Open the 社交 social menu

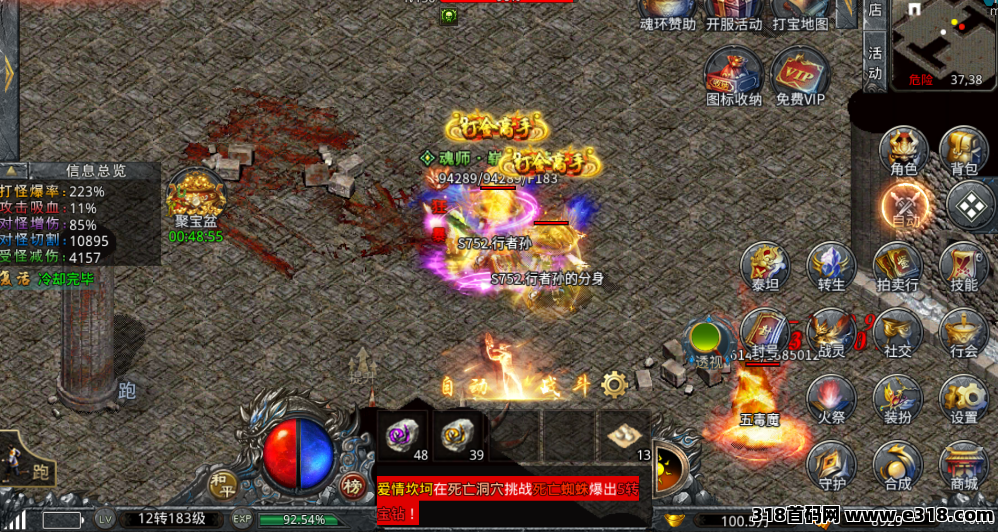897,333
